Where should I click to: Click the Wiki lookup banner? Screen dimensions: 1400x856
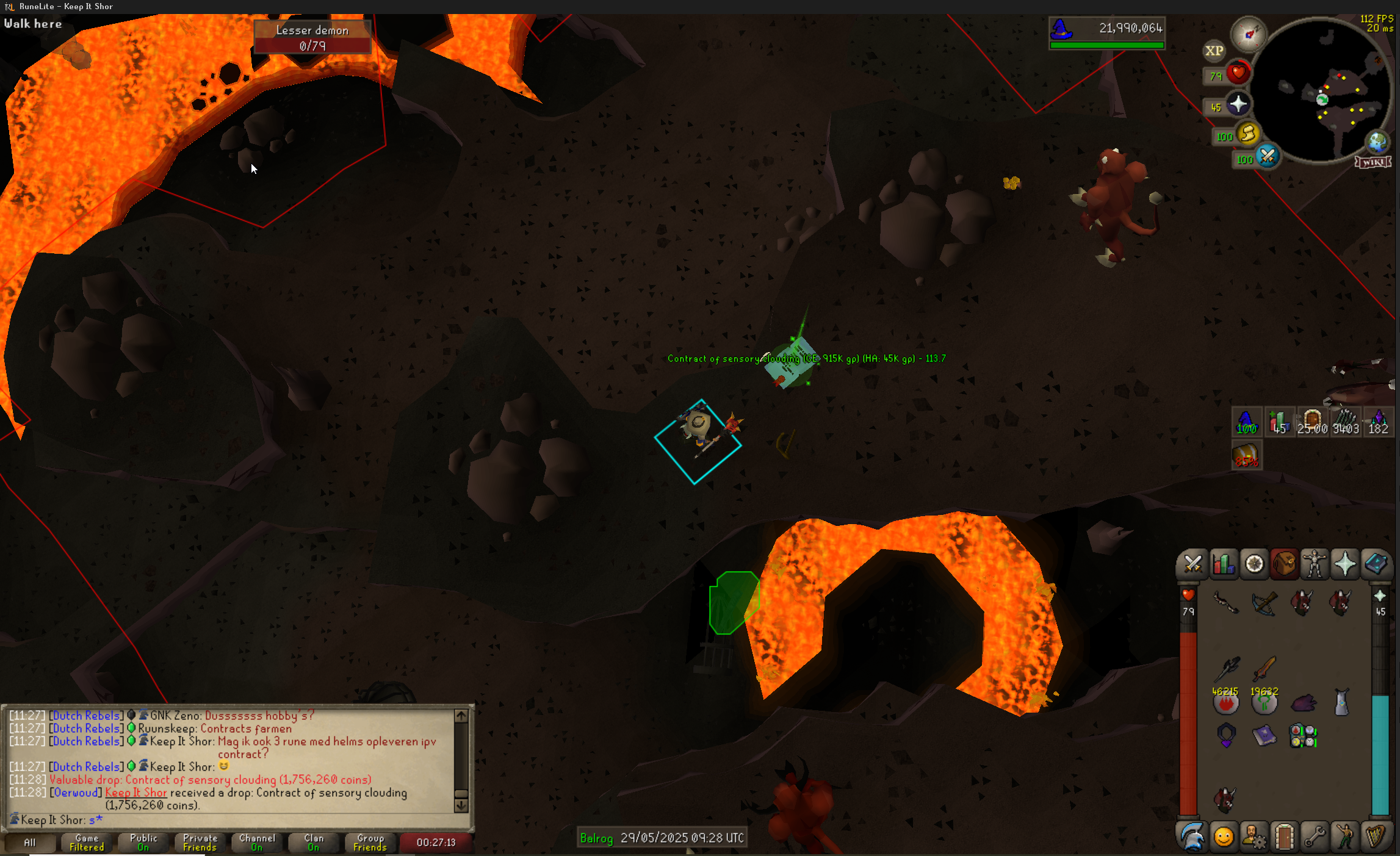click(x=1373, y=162)
